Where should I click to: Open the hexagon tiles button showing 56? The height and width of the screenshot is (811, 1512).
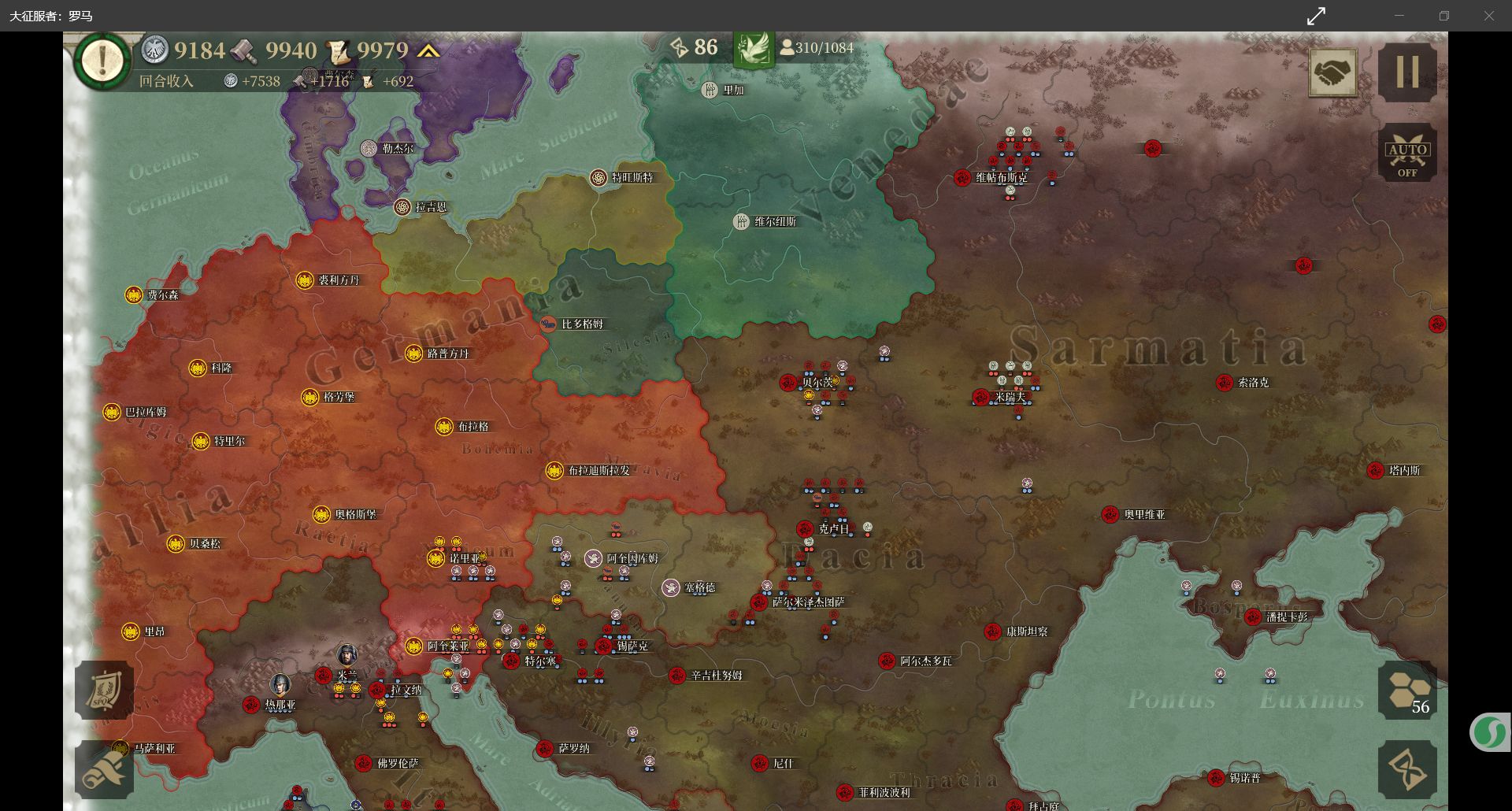pyautogui.click(x=1407, y=691)
